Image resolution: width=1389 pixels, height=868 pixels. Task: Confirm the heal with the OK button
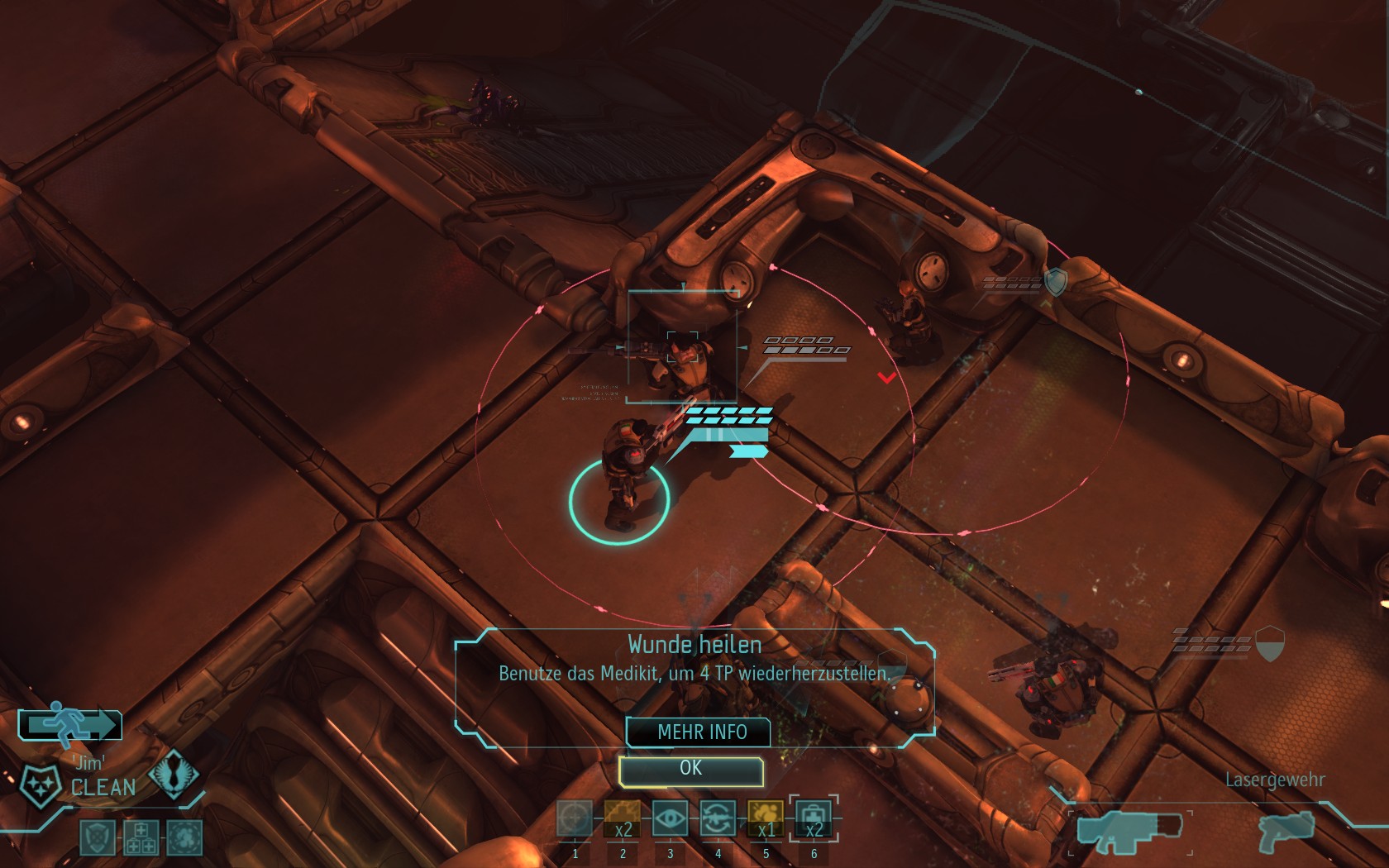click(690, 770)
